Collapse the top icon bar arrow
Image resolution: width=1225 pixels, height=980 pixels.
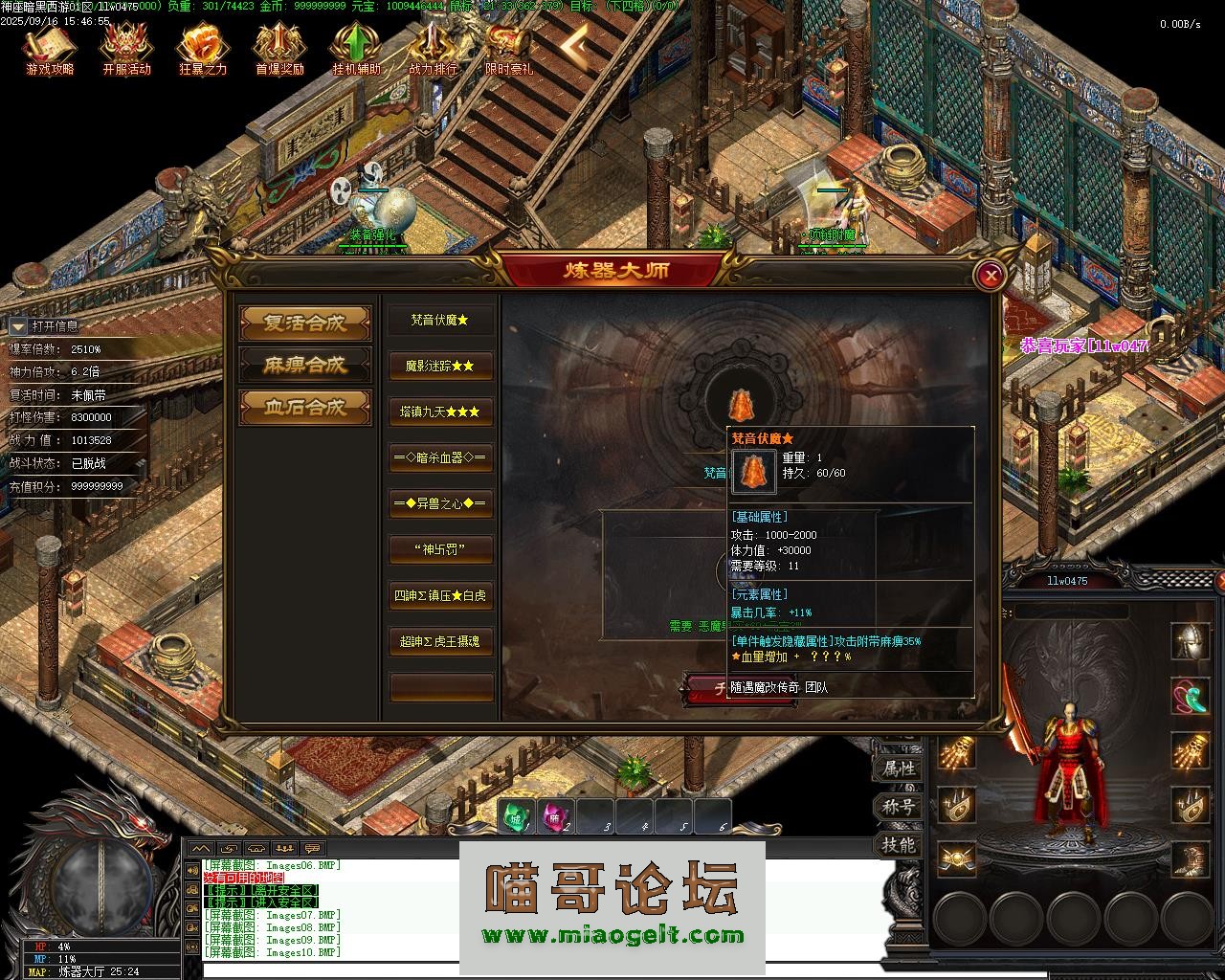click(x=574, y=44)
